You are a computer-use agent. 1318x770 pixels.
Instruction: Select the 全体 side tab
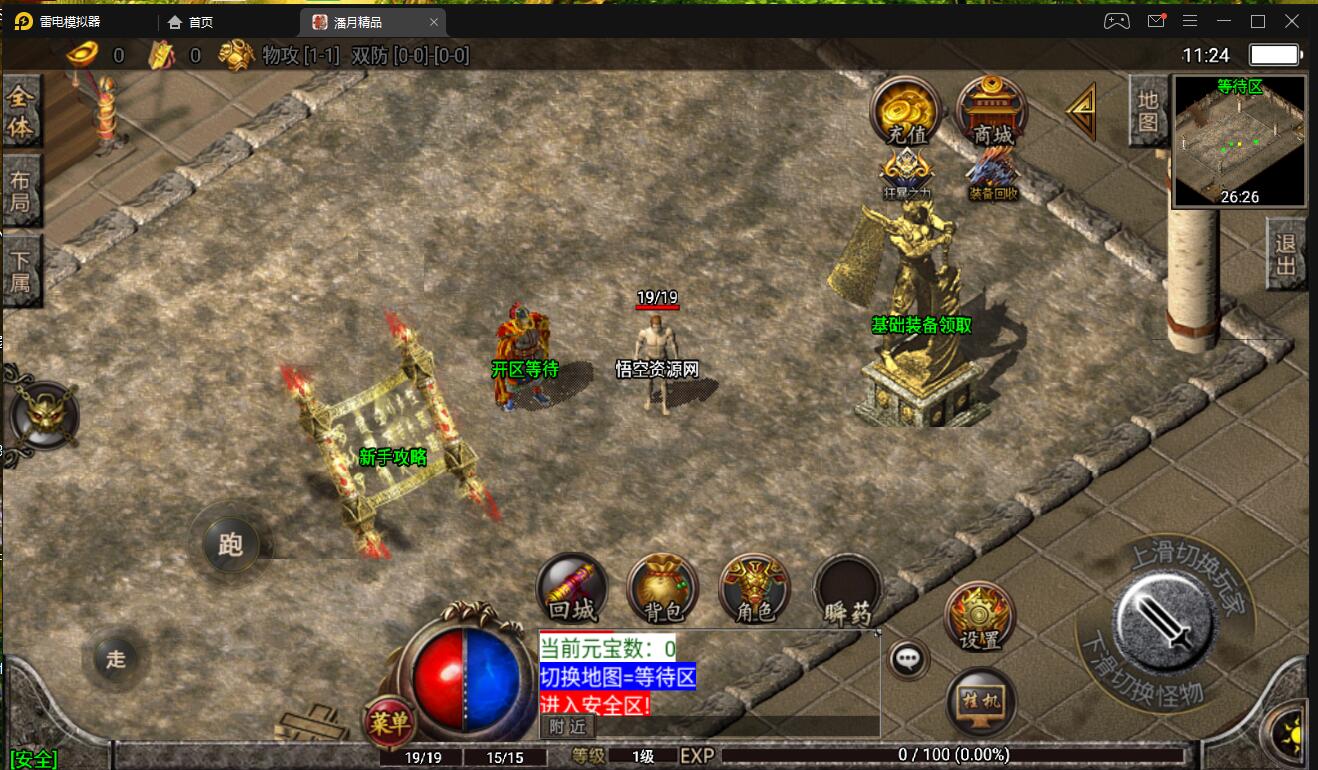tap(21, 113)
